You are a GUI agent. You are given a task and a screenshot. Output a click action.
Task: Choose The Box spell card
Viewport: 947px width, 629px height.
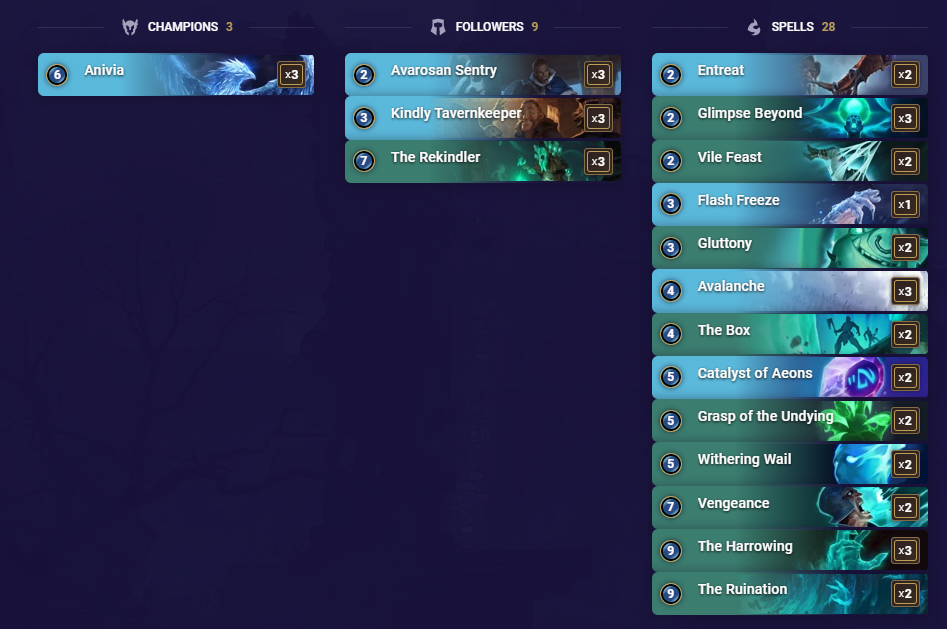[789, 334]
